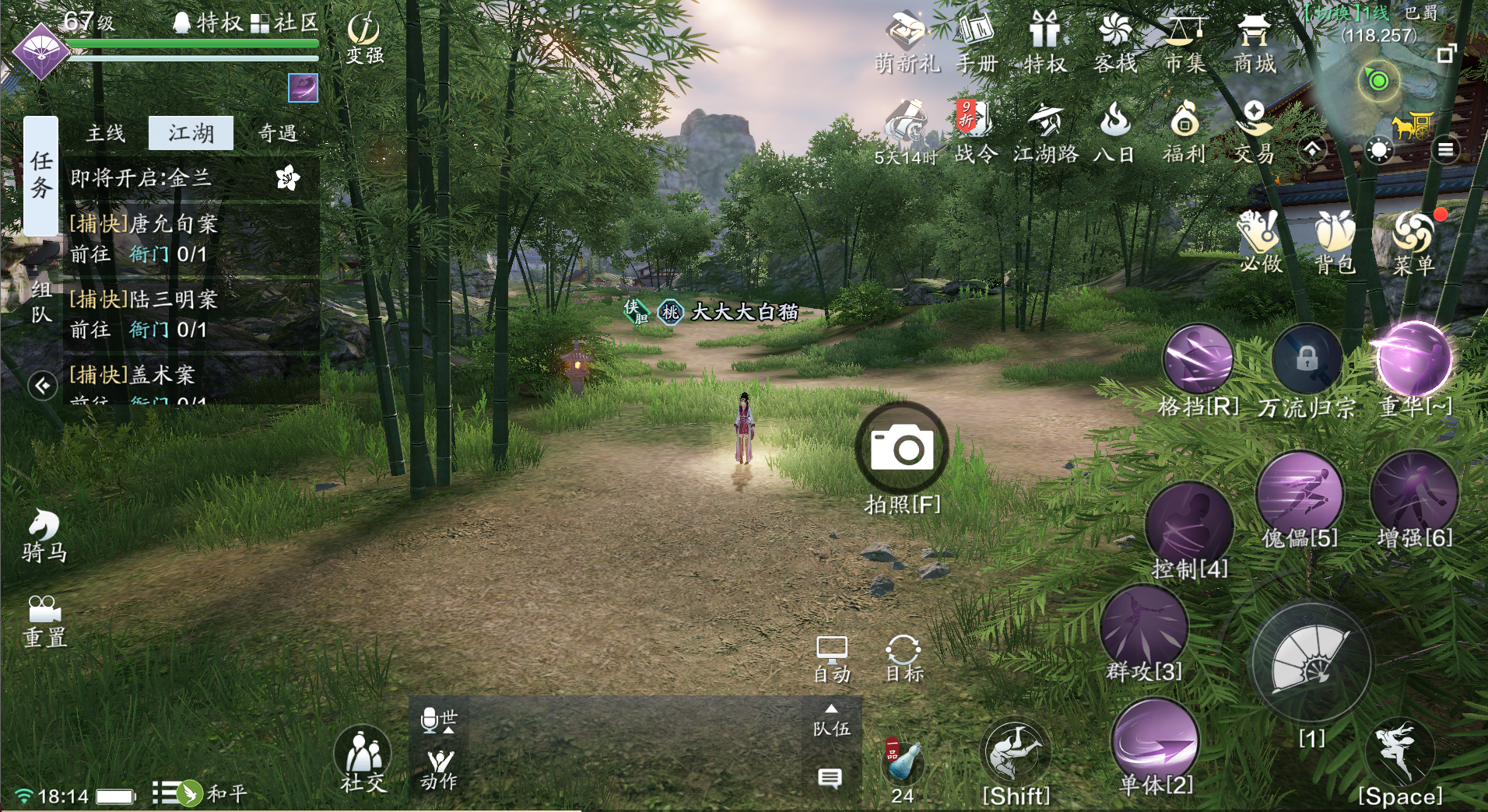Tap the 拍照 camera button
Screen dimensions: 1488x812
tap(902, 449)
